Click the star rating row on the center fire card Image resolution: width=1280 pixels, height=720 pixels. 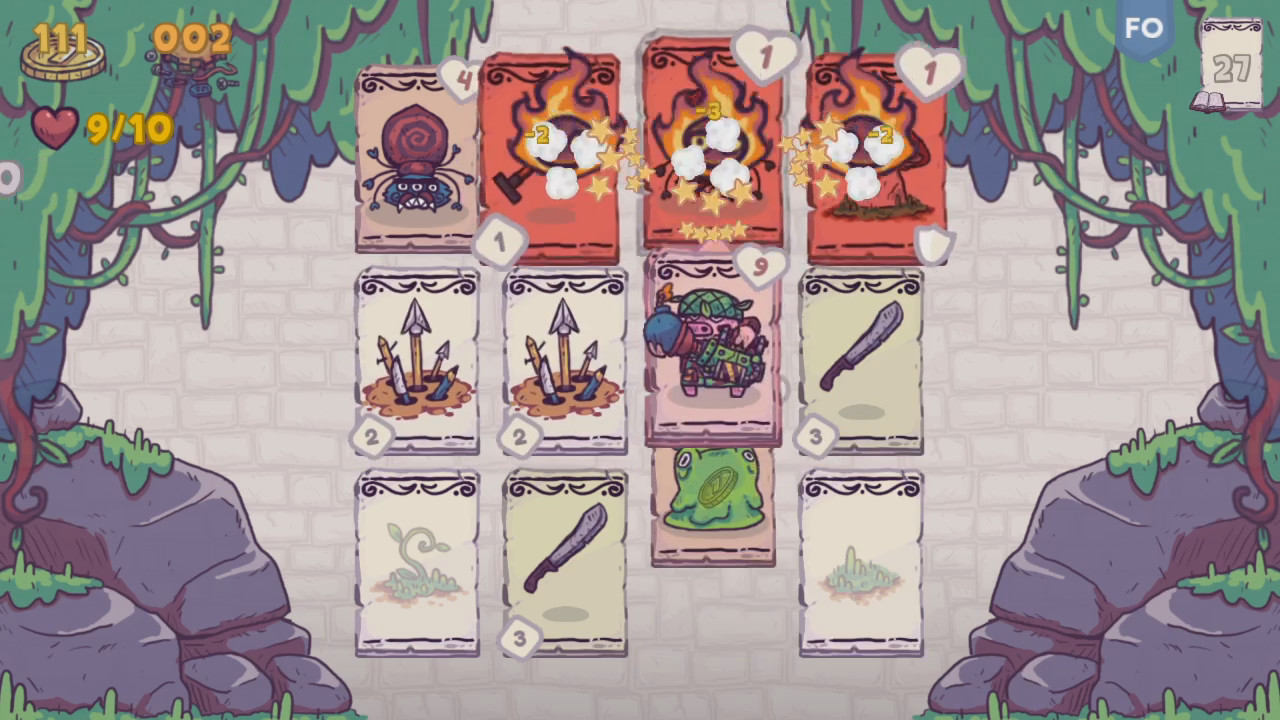(712, 232)
